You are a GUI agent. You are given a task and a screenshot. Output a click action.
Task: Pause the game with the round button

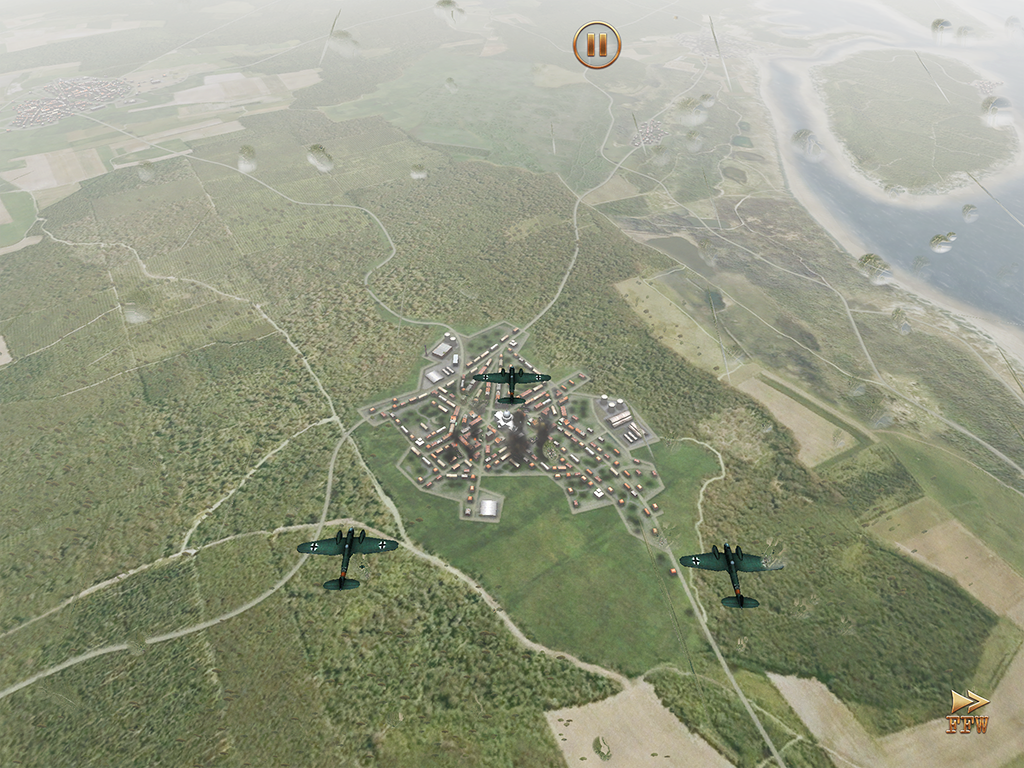click(x=597, y=45)
